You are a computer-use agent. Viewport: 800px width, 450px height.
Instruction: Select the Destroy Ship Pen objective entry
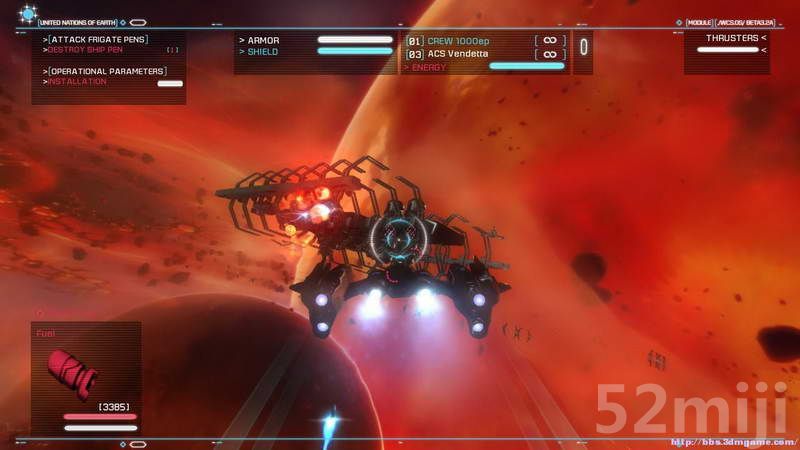[x=96, y=48]
